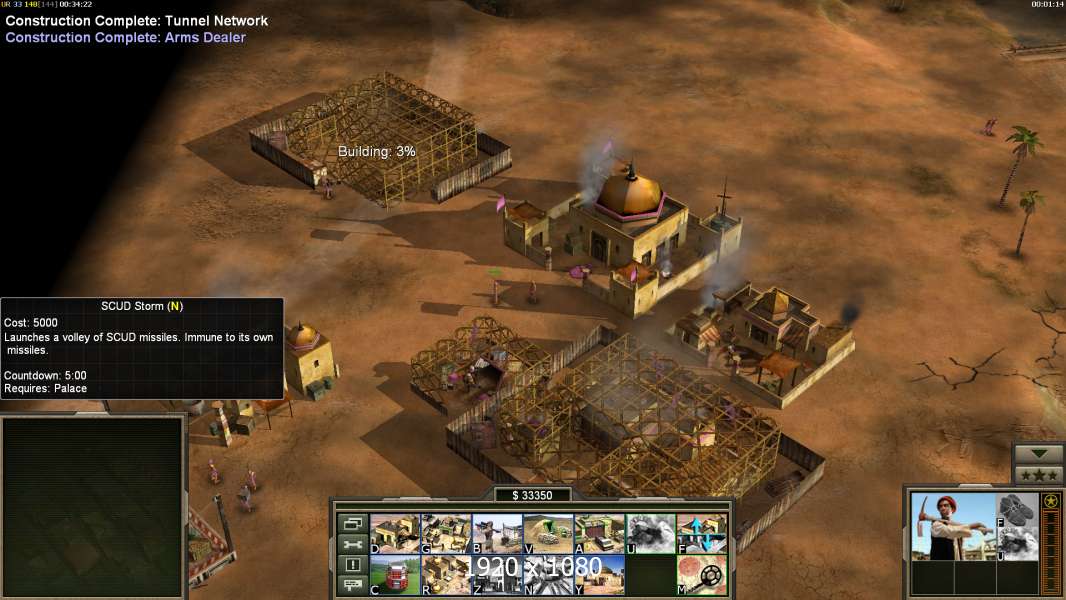The image size is (1066, 600).
Task: Click the exclamation mark beacon button
Action: (x=353, y=565)
